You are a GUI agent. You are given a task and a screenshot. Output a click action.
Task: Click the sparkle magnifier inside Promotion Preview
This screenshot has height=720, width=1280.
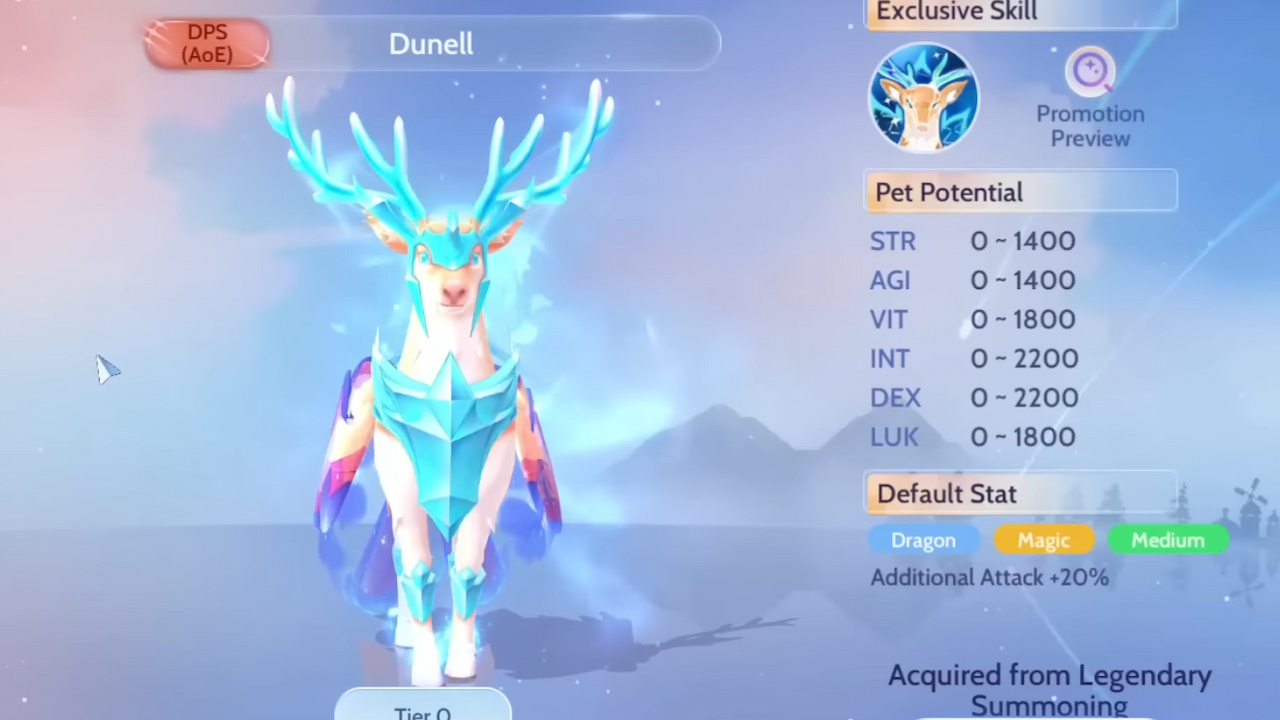[1090, 69]
